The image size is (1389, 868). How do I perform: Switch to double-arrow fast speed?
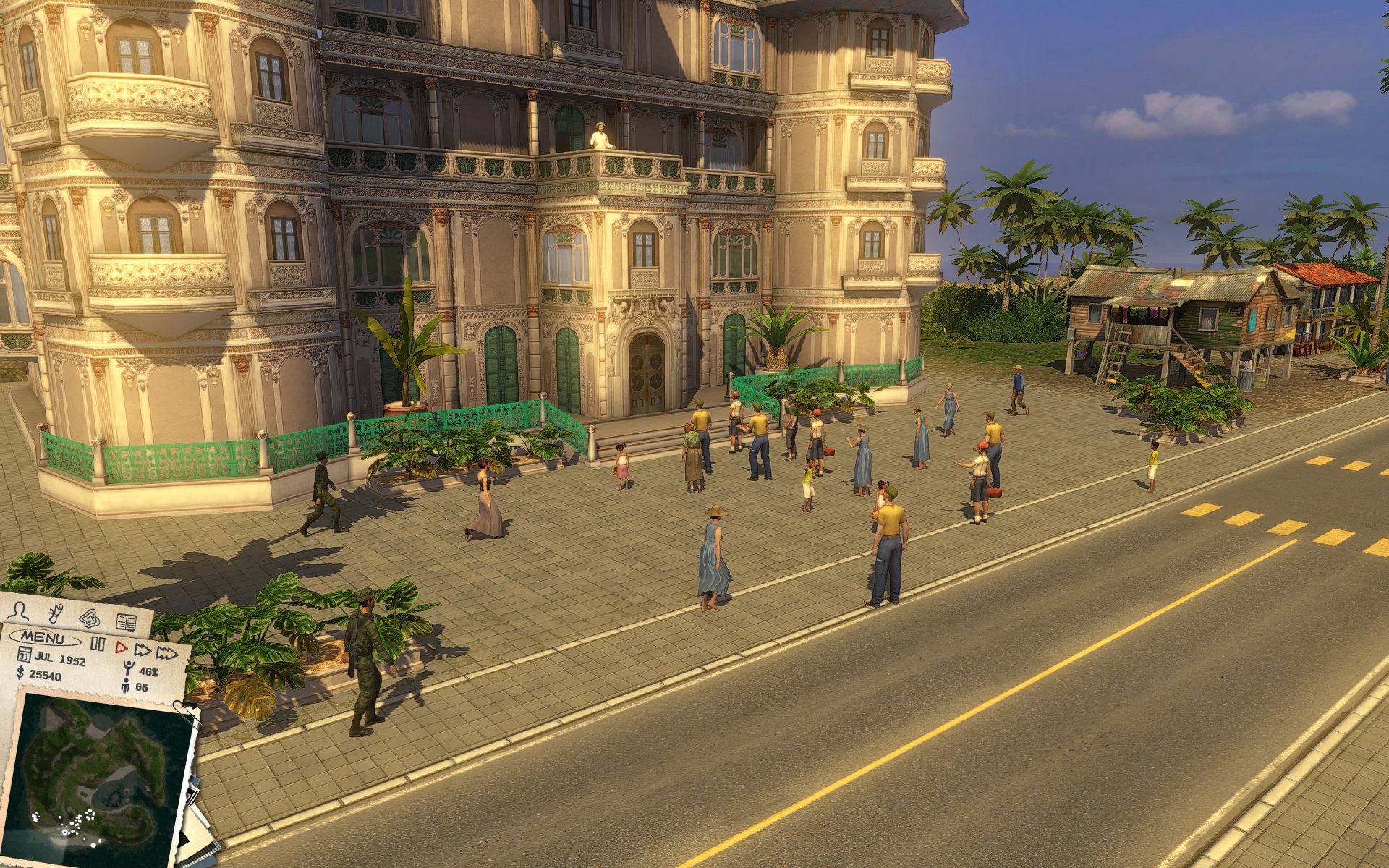[143, 650]
